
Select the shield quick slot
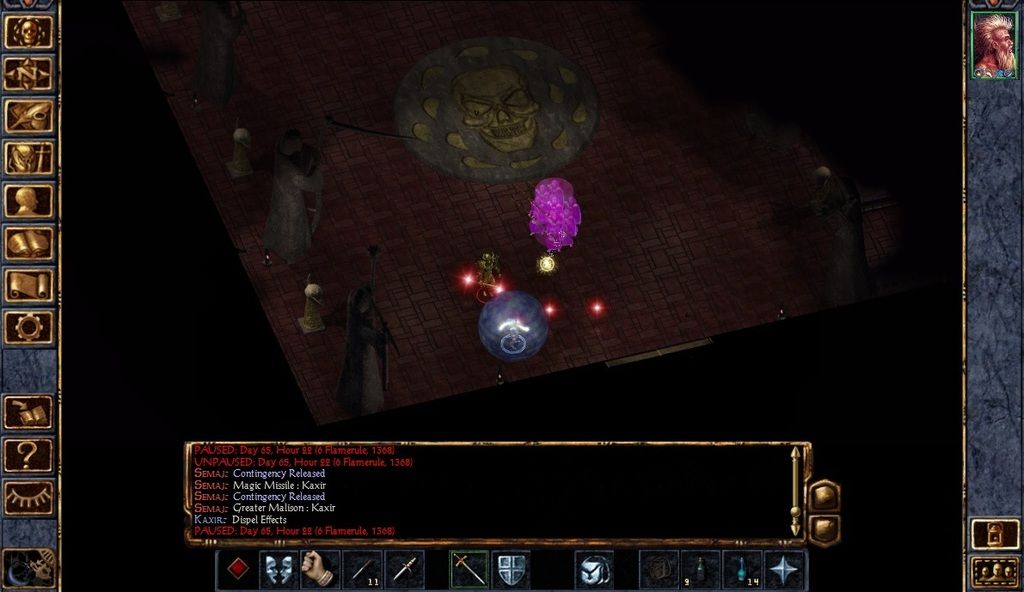[511, 569]
